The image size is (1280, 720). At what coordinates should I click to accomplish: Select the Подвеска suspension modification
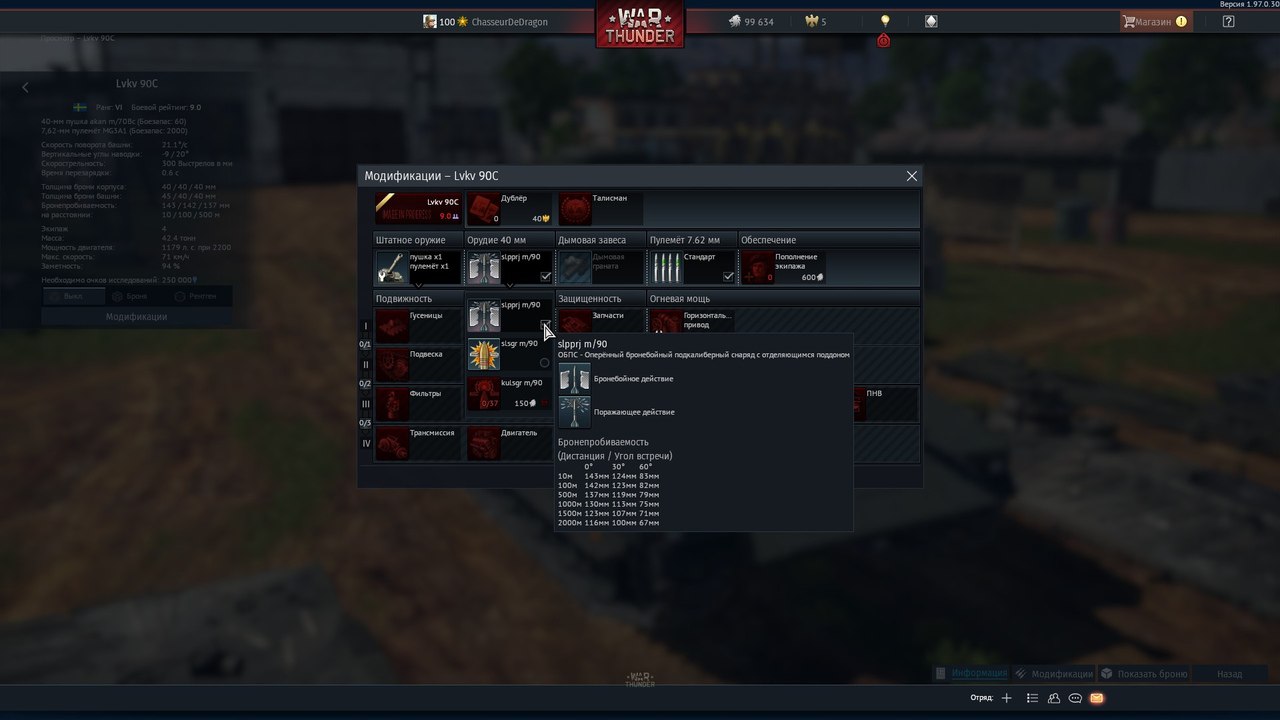[418, 364]
